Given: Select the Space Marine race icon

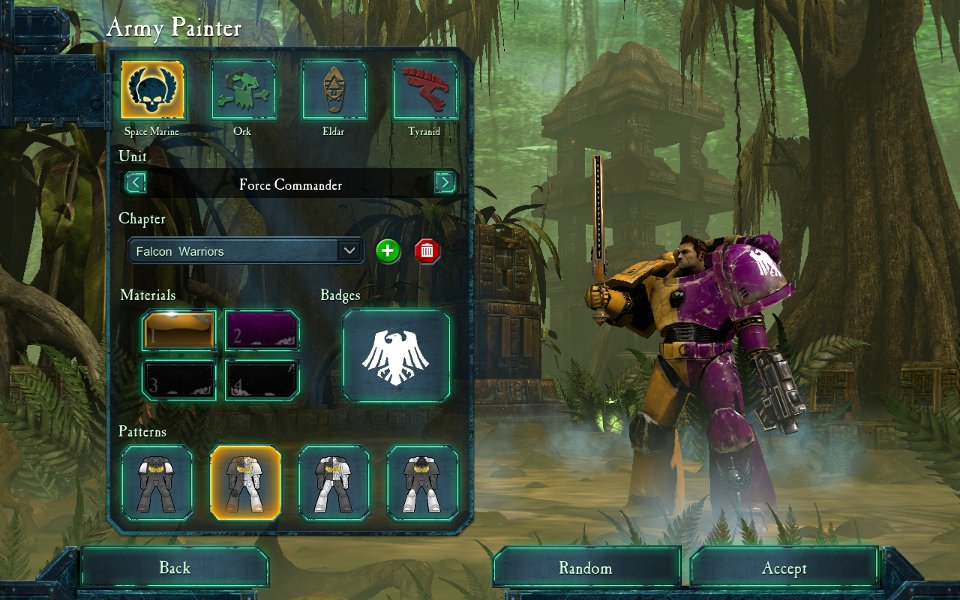Looking at the screenshot, I should click(x=153, y=90).
